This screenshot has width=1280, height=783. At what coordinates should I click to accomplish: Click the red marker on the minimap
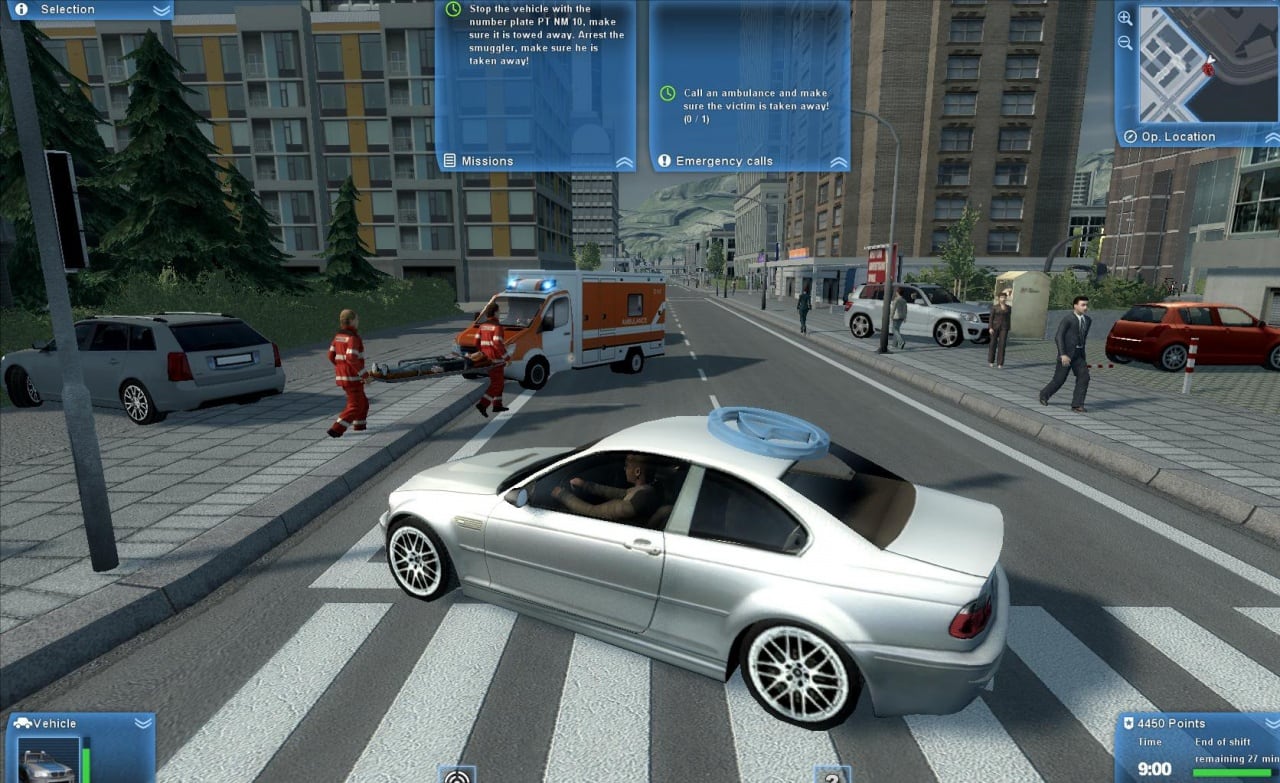[x=1209, y=70]
